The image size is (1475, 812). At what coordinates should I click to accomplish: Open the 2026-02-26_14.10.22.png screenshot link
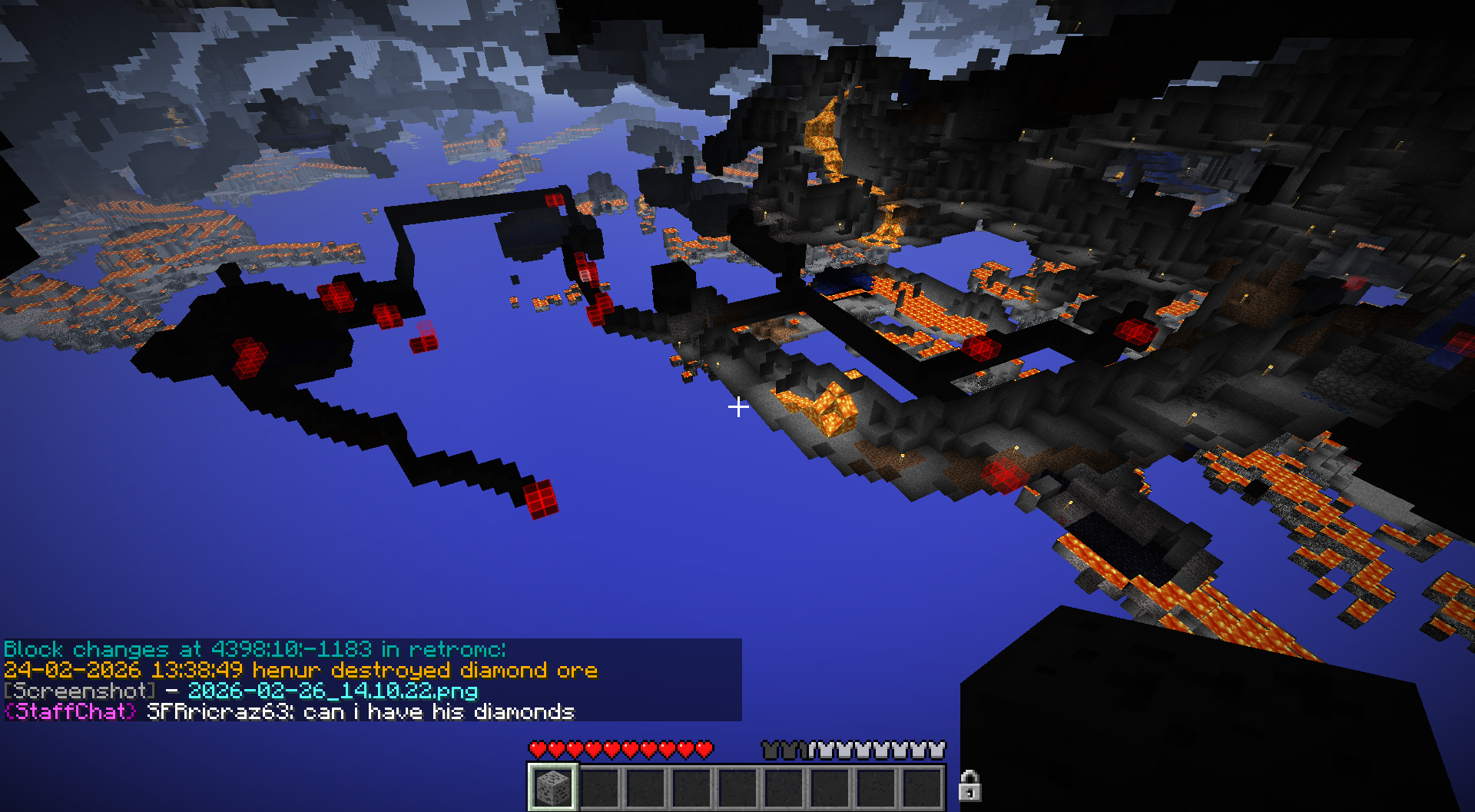click(333, 691)
